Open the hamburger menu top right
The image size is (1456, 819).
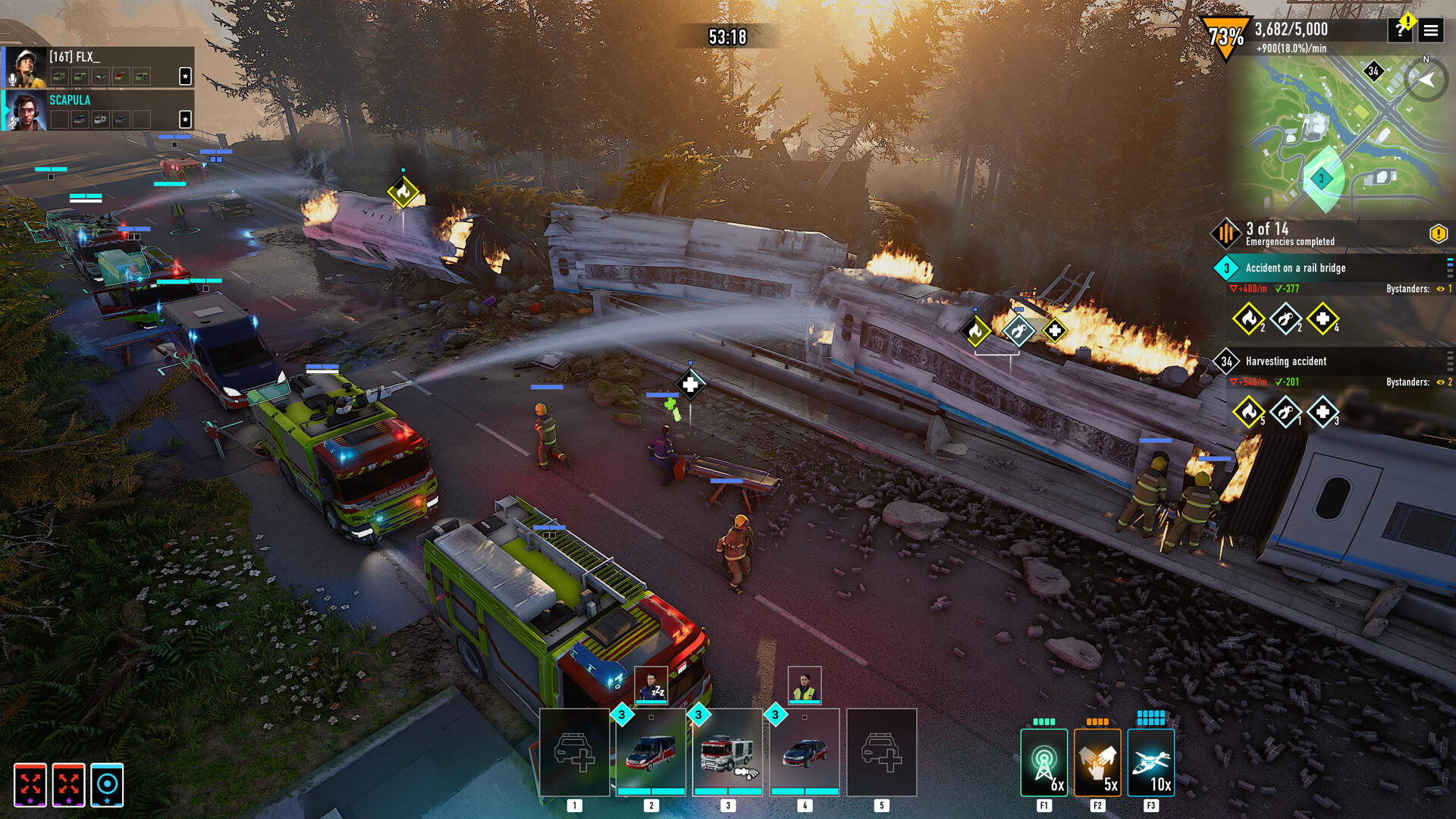point(1432,30)
